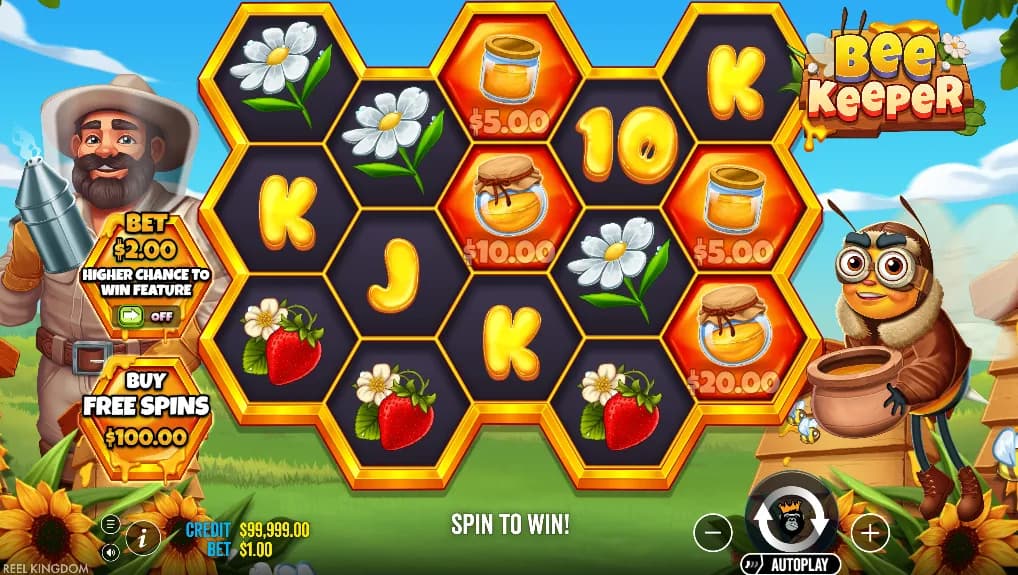Viewport: 1018px width, 575px height.
Task: Toggle the higher chance to win feature switch
Action: tap(147, 316)
